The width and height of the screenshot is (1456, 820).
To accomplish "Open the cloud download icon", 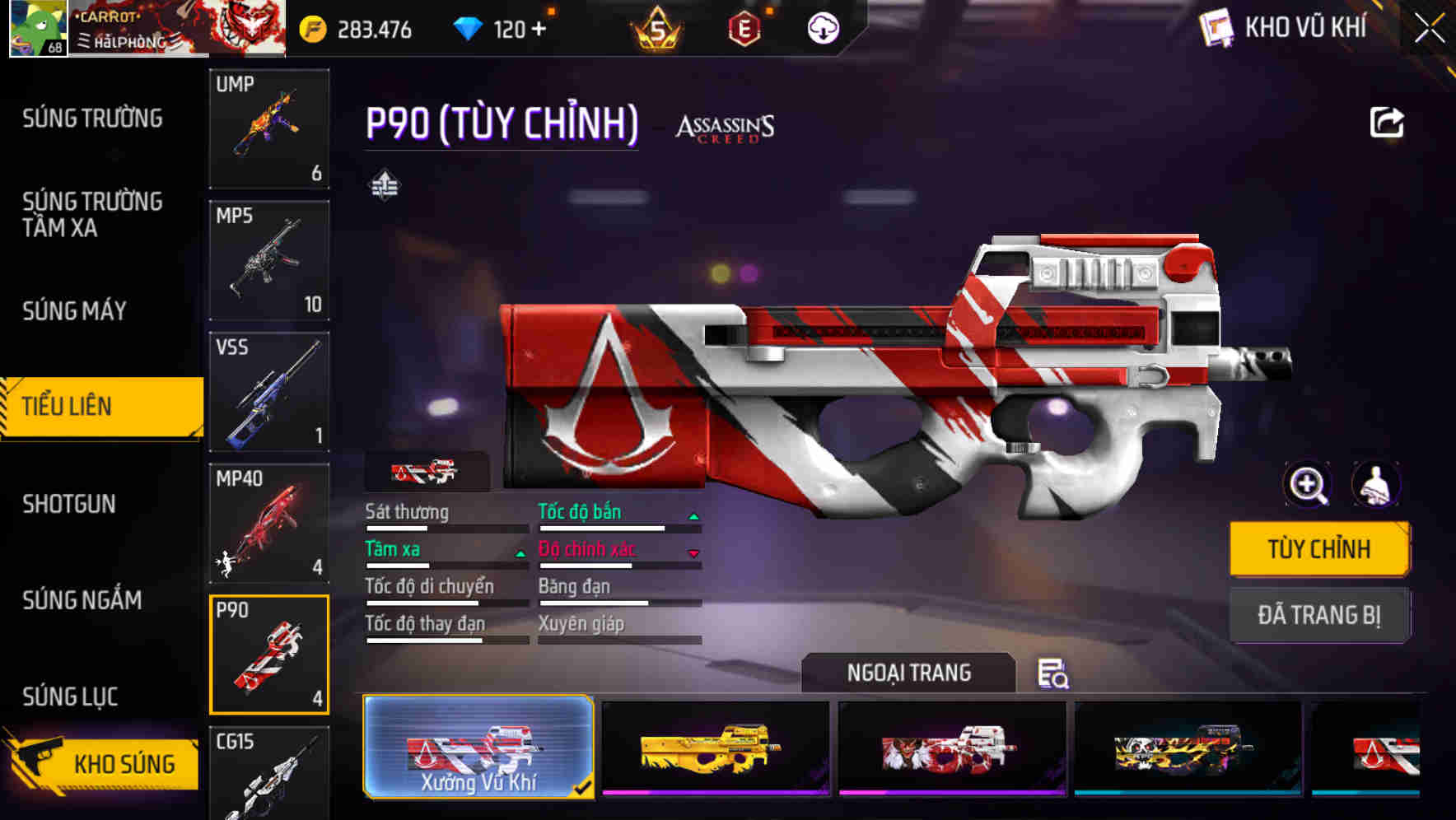I will click(823, 30).
